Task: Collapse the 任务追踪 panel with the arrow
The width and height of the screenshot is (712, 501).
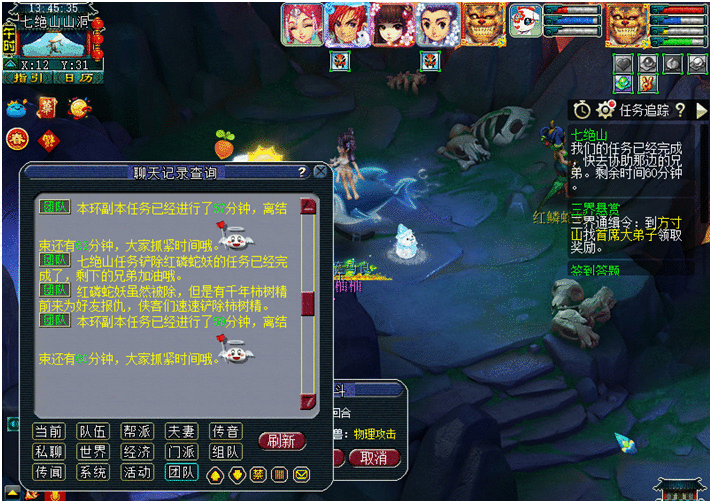Action: [701, 109]
